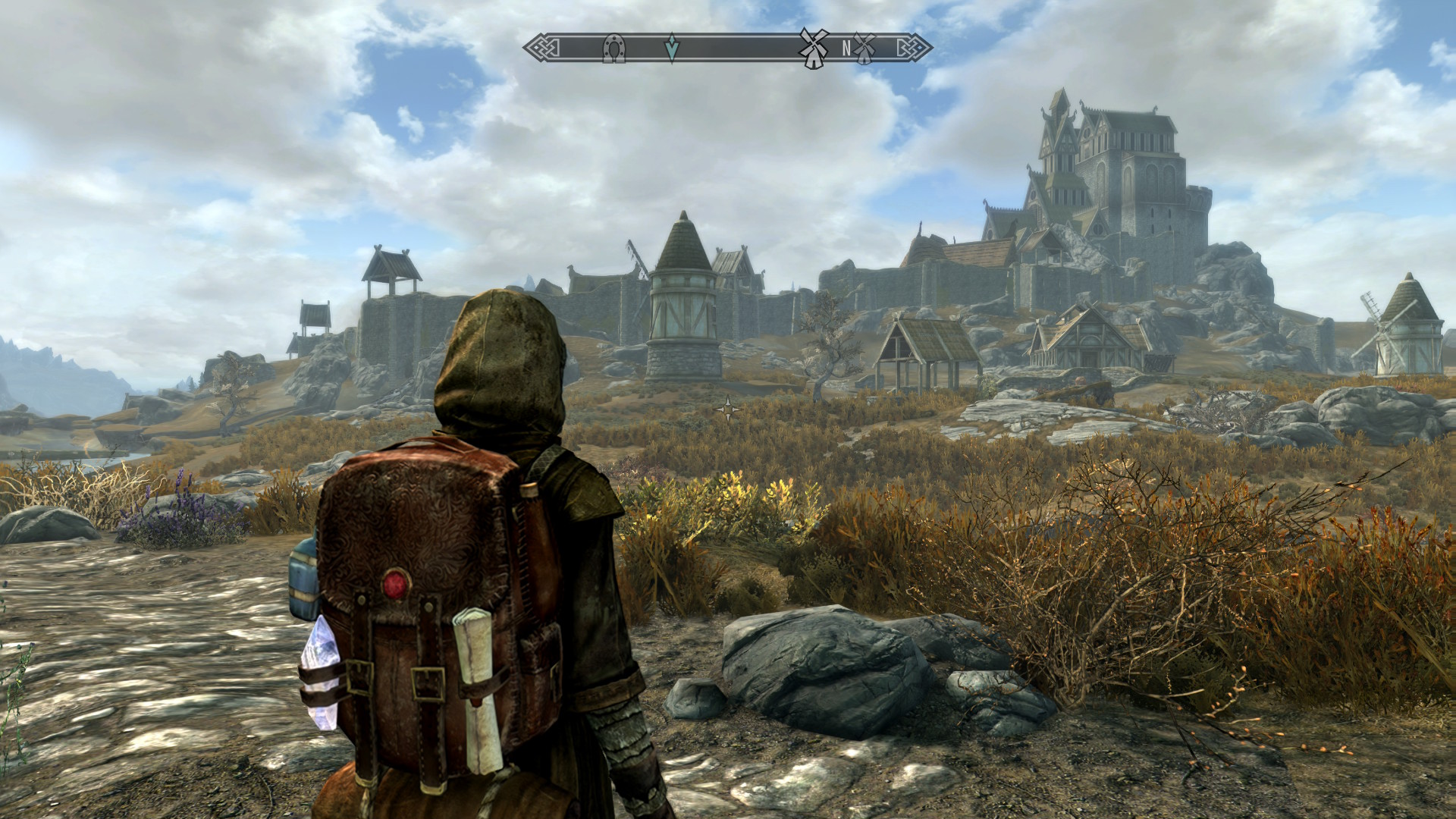Click the N north indicator on the compass

[846, 49]
